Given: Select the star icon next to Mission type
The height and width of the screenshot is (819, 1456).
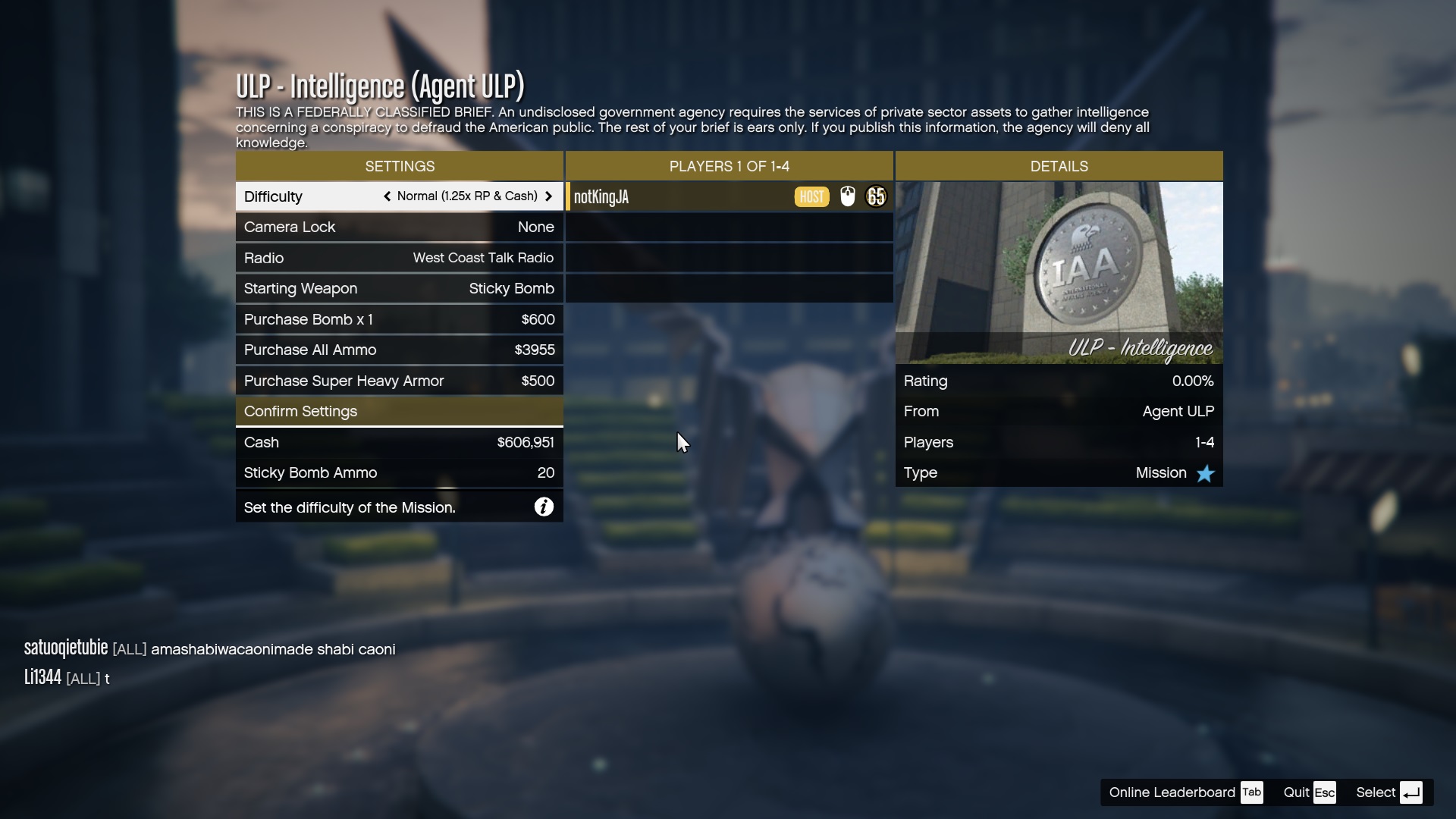Looking at the screenshot, I should click(x=1205, y=473).
